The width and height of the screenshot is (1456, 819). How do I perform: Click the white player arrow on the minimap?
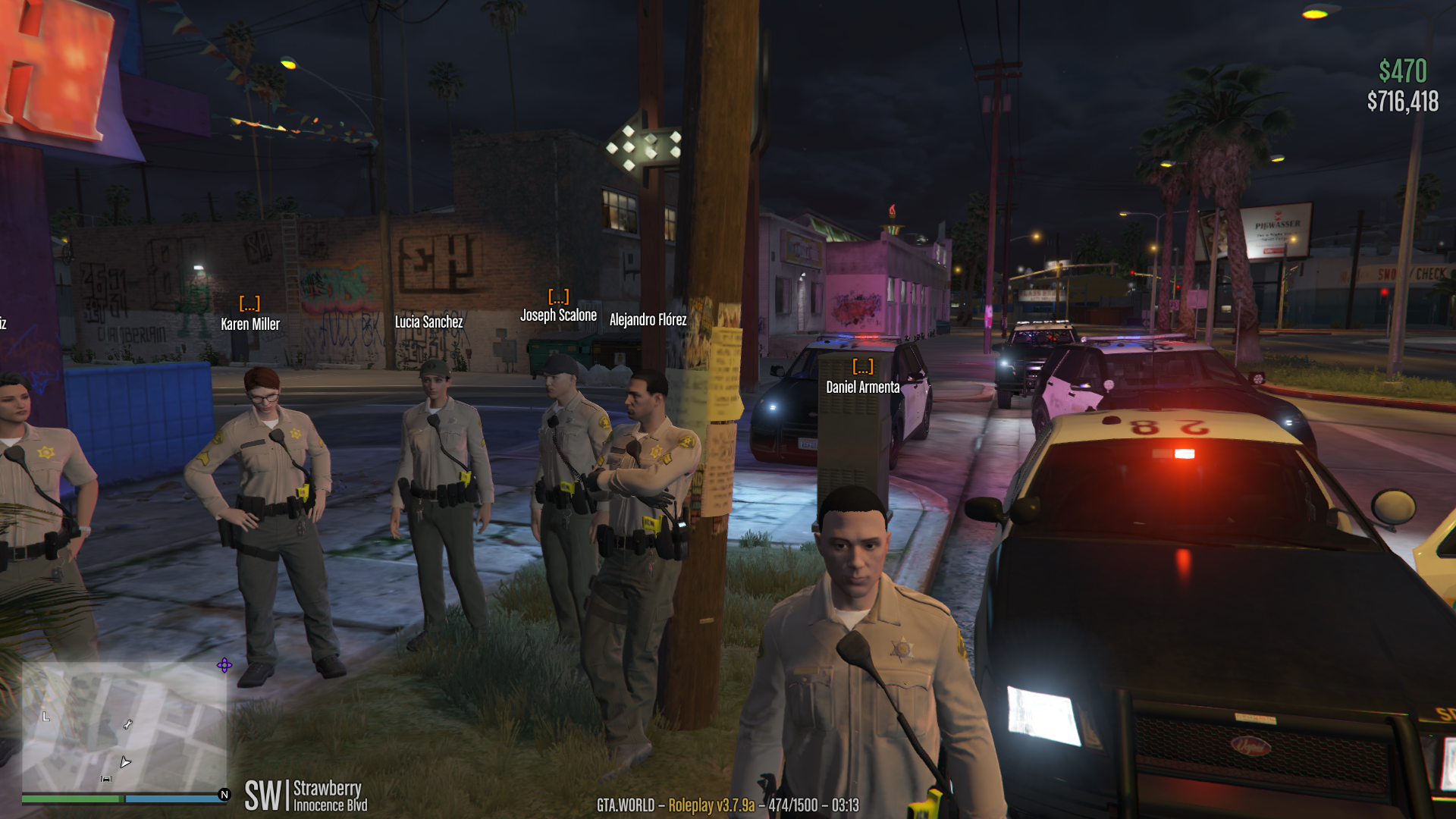125,761
